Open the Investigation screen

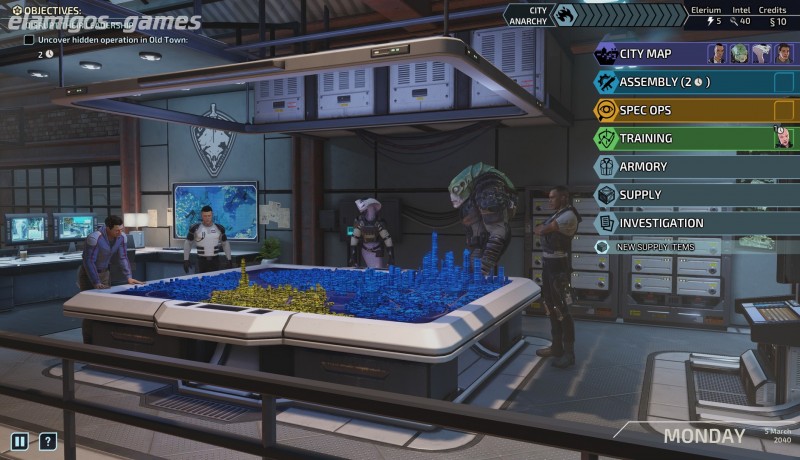pyautogui.click(x=661, y=223)
